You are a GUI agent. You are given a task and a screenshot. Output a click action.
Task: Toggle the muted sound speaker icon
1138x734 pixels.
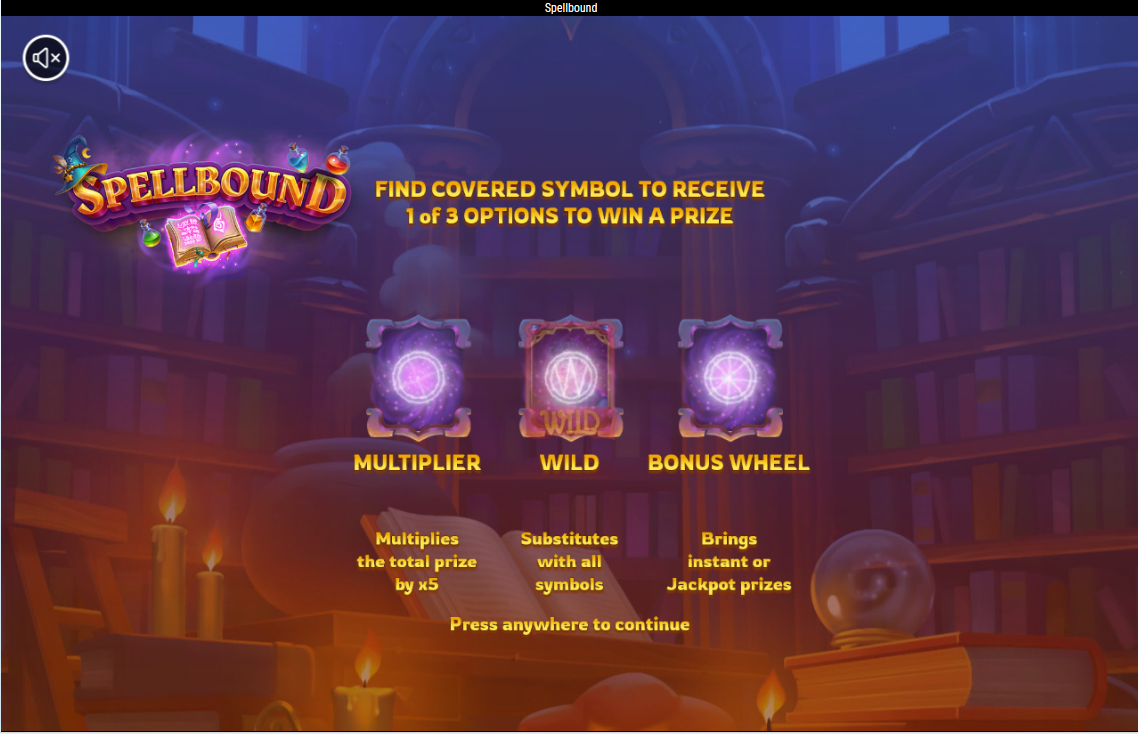point(47,58)
